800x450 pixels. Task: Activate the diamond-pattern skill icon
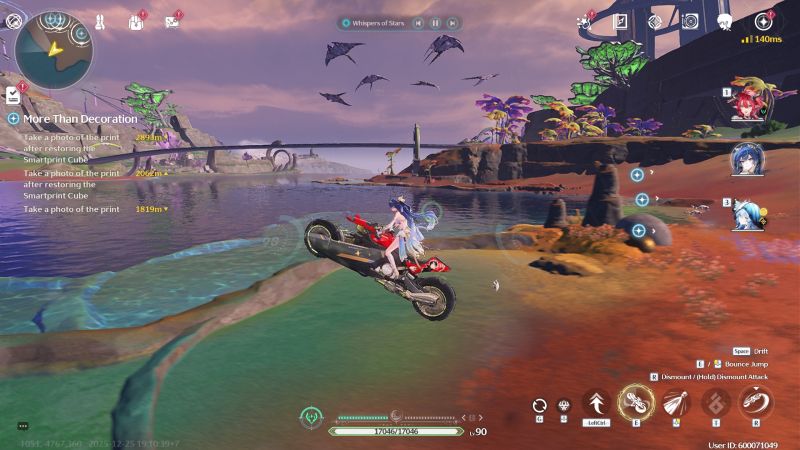pyautogui.click(x=716, y=403)
